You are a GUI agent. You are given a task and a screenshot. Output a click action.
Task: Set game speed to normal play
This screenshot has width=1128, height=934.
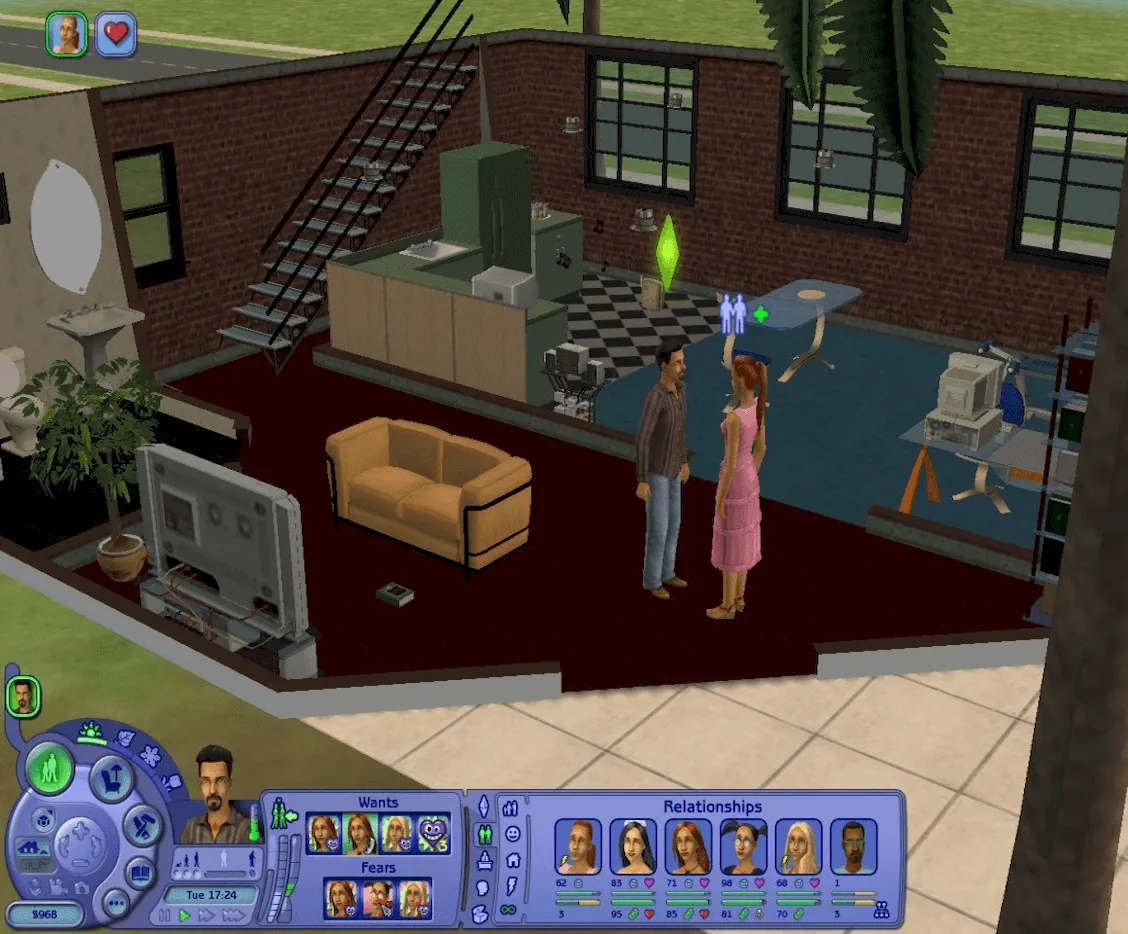click(184, 915)
